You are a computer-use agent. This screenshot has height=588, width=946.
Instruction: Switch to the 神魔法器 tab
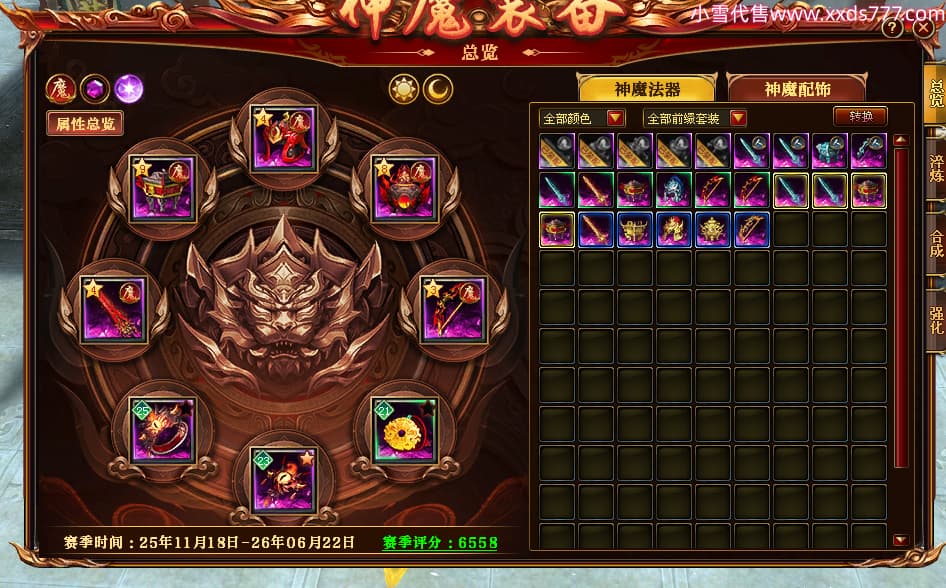(646, 89)
